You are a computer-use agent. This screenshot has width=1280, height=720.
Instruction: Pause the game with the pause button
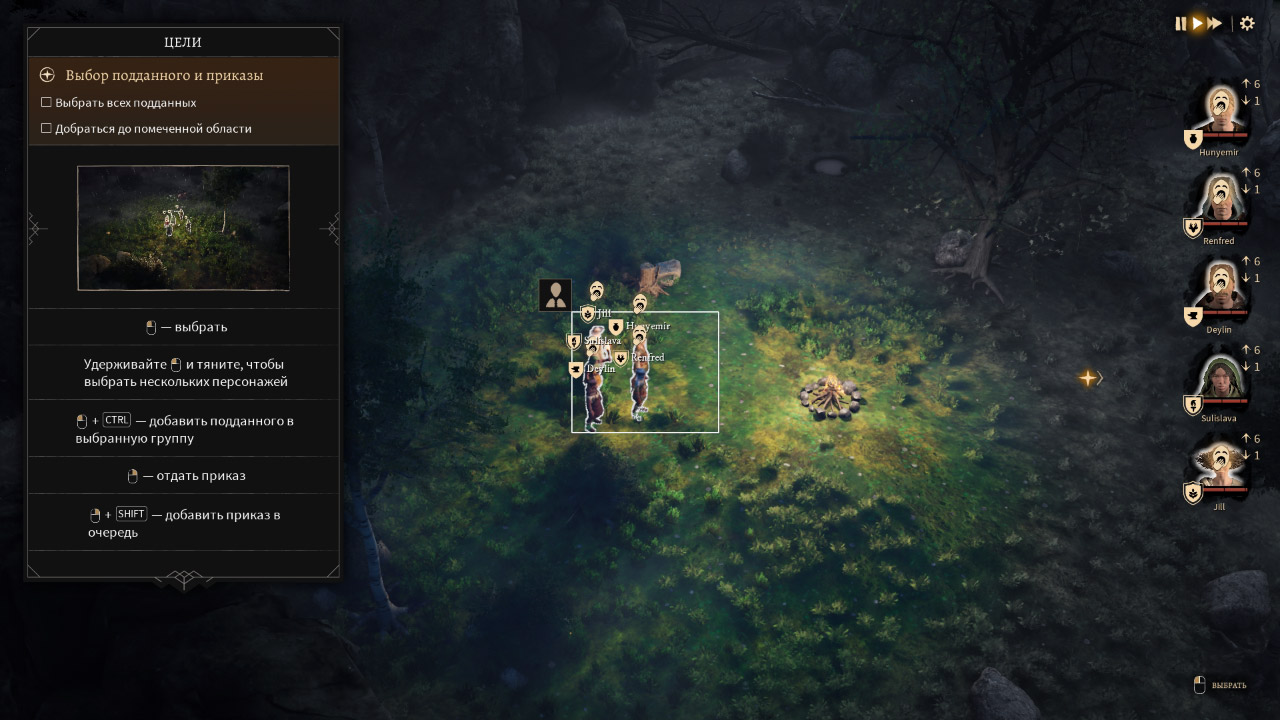click(x=1181, y=23)
